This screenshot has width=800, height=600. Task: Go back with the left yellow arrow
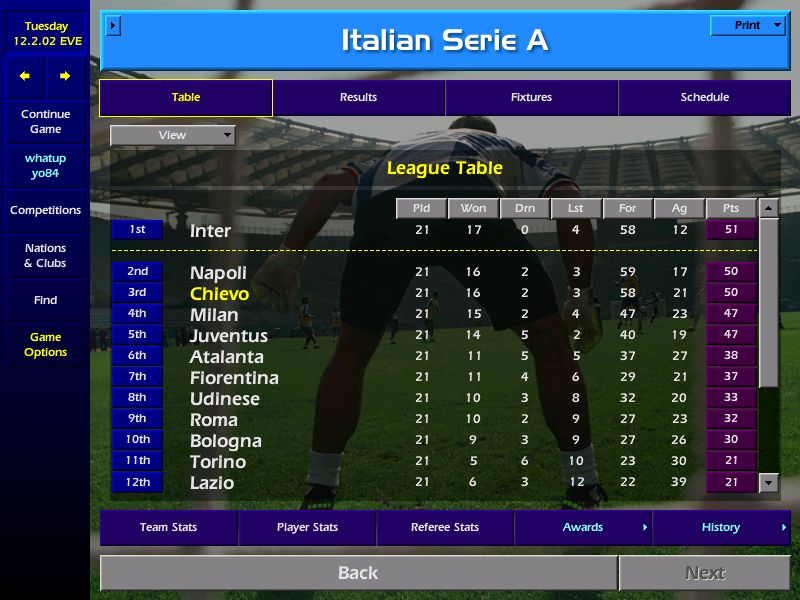click(x=25, y=76)
